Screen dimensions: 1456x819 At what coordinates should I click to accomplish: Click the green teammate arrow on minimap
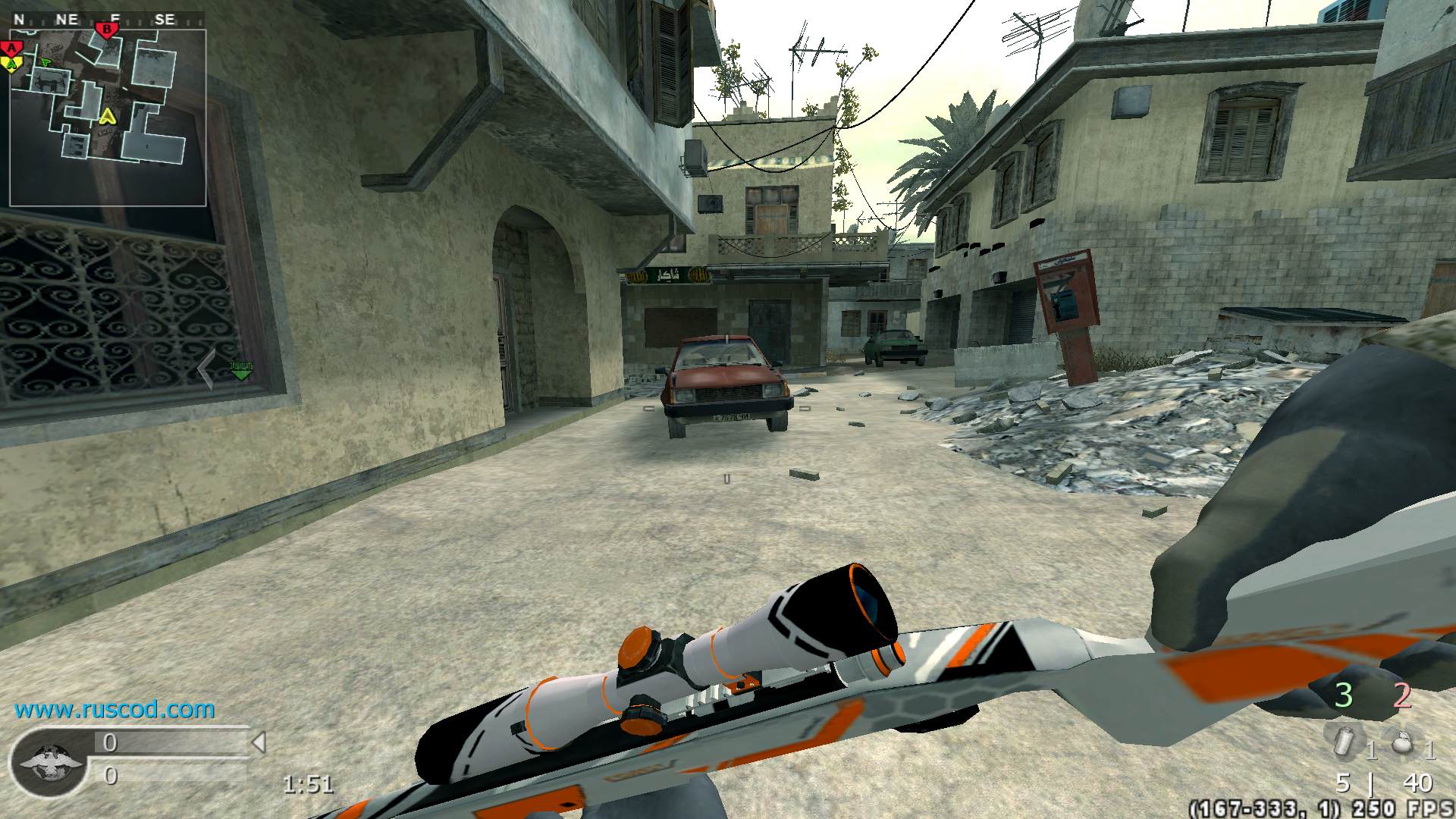point(46,62)
